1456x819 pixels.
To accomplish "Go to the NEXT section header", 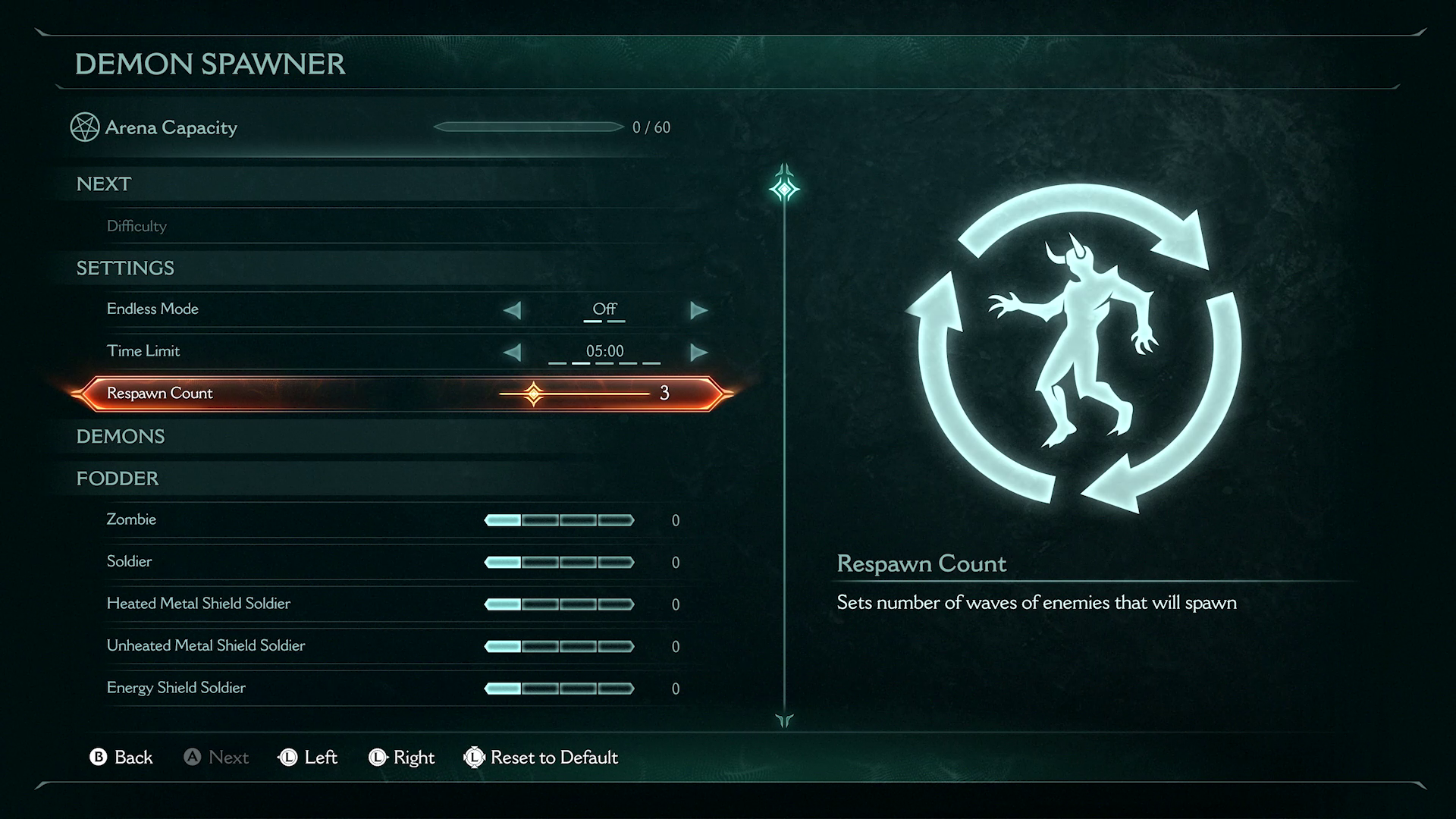I will pos(104,184).
